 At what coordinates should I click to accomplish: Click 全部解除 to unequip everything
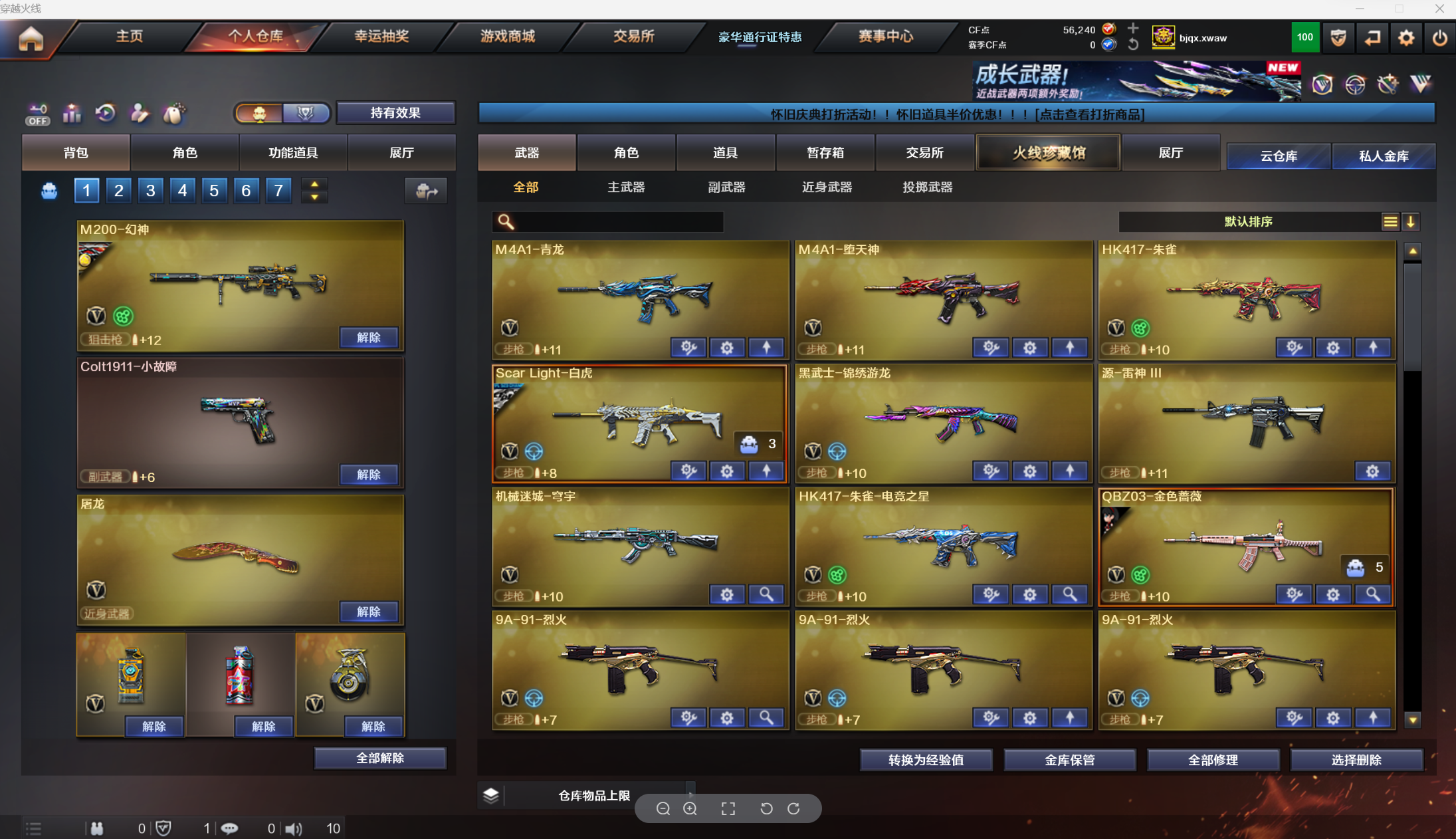[380, 759]
